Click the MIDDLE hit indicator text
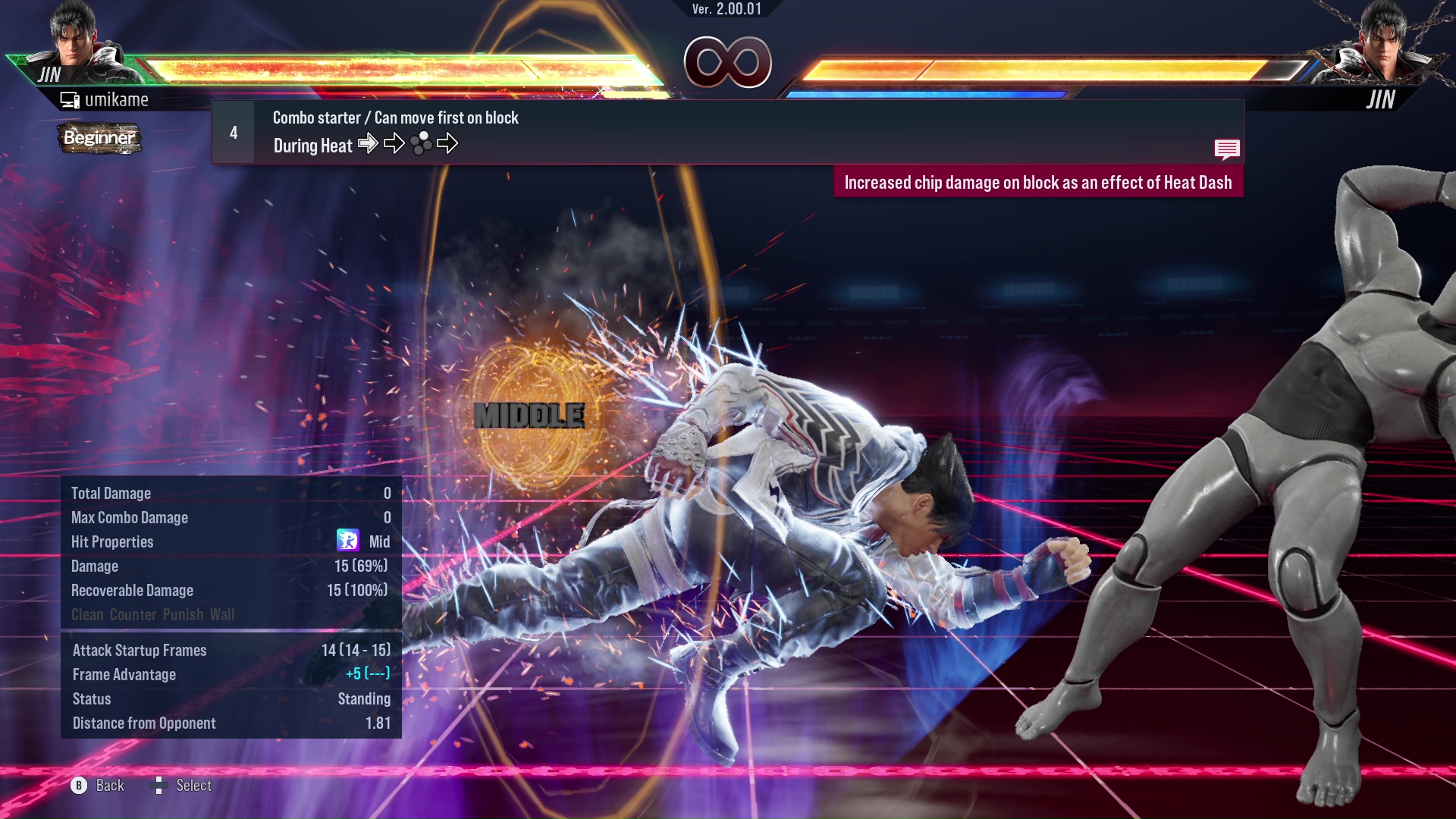This screenshot has height=819, width=1456. point(529,415)
